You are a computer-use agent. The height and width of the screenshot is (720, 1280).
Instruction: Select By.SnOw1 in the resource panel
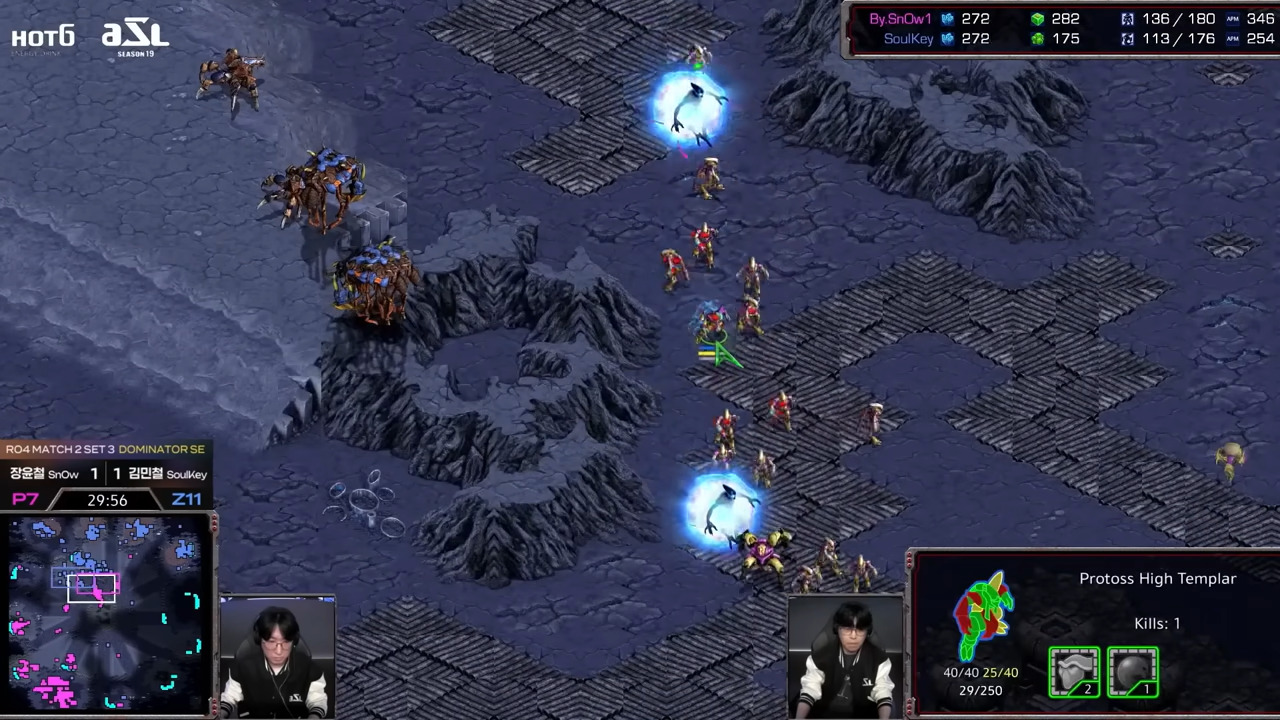coord(900,19)
